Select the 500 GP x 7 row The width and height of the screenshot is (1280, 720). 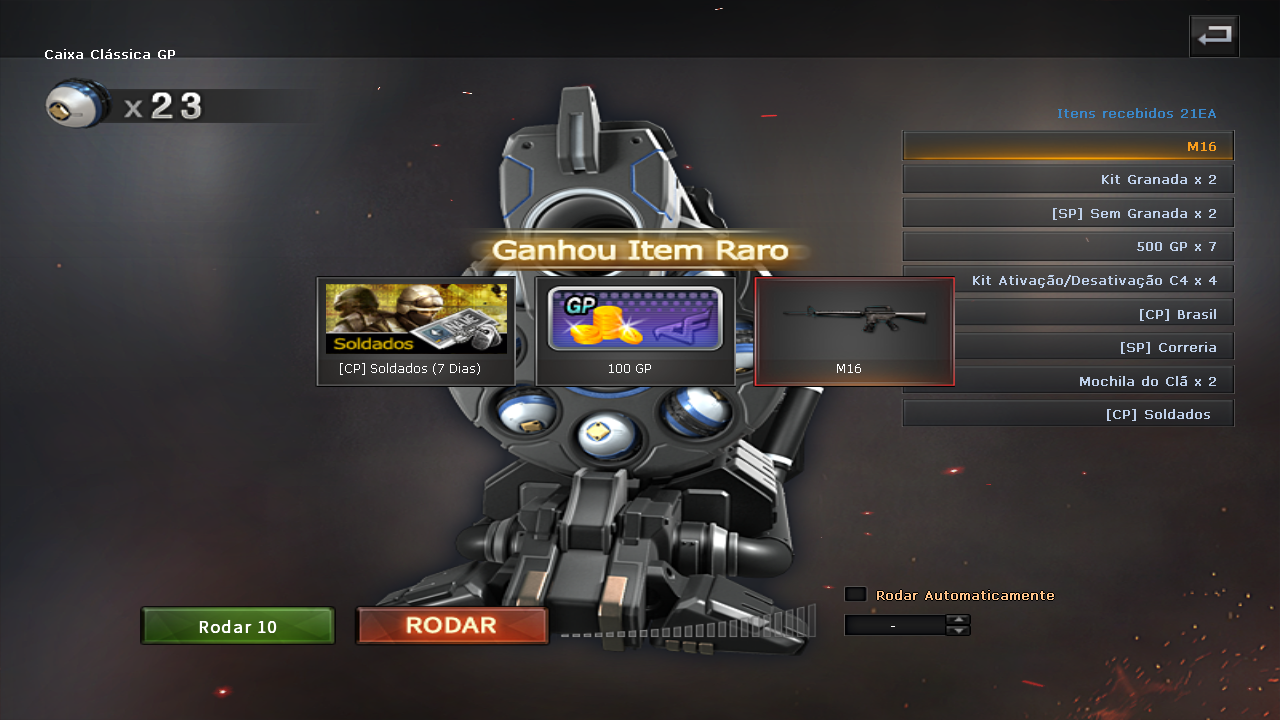click(x=1068, y=246)
